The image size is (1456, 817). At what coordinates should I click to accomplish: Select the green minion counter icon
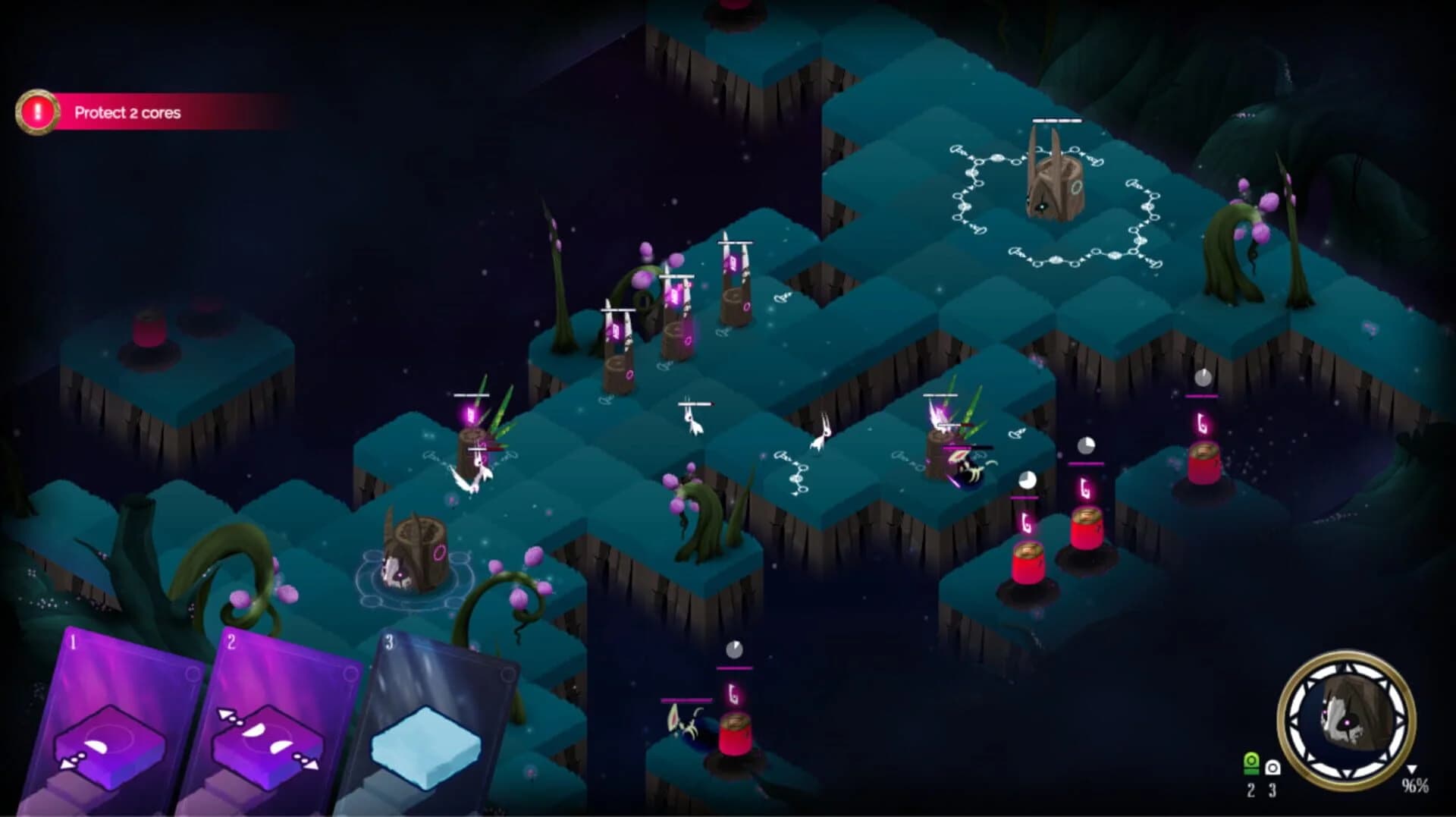coord(1251,765)
